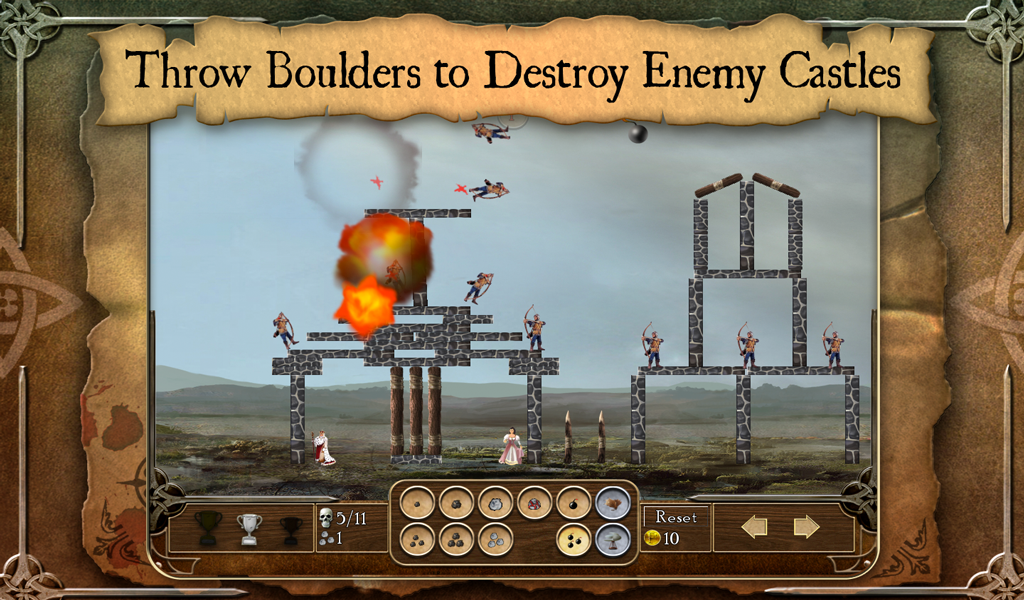Viewport: 1024px width, 600px height.
Task: Select the single black bomb ammo
Action: click(x=574, y=502)
